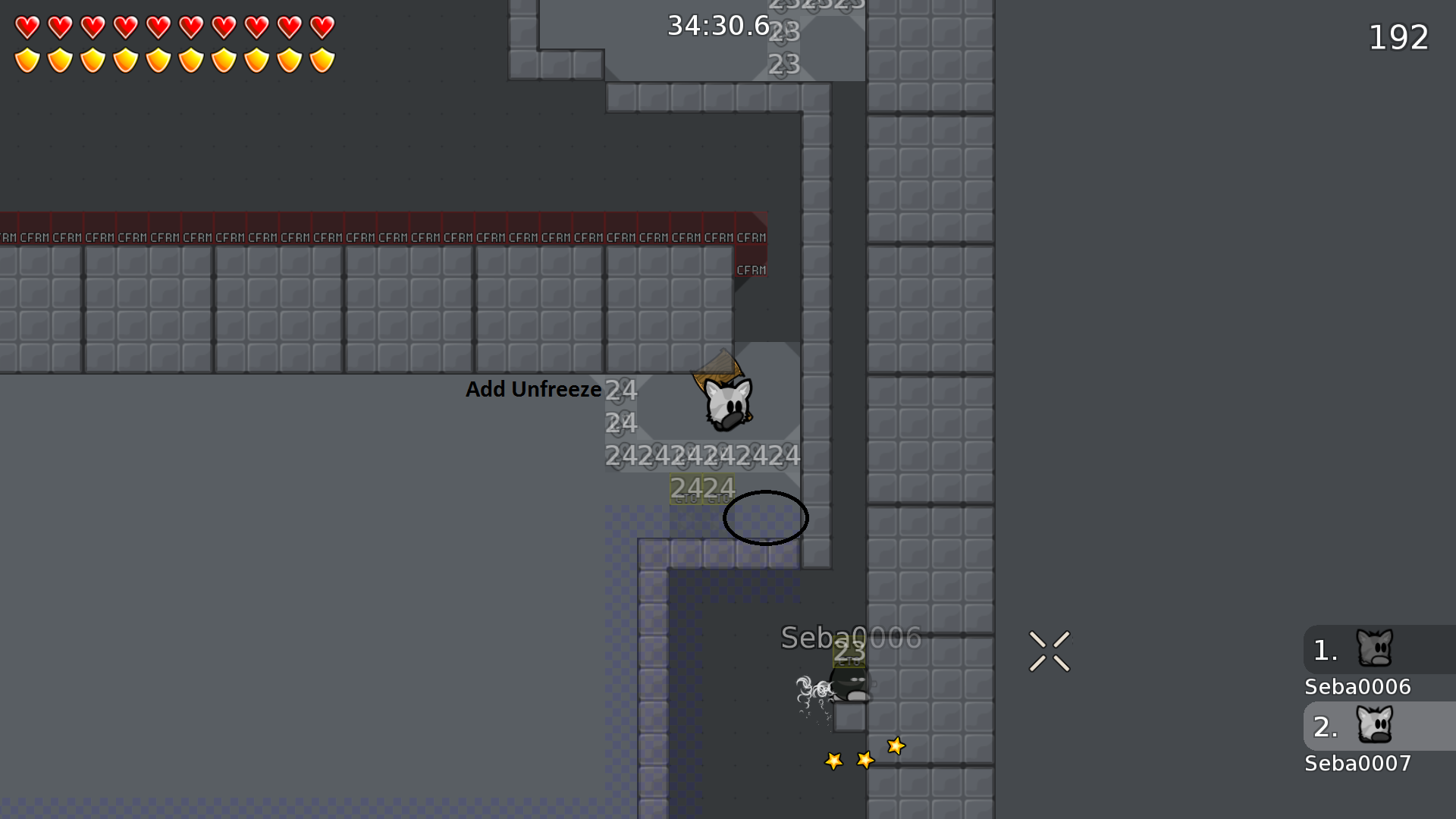The width and height of the screenshot is (1456, 819).
Task: Select the Add Unfreeze option
Action: click(x=533, y=389)
